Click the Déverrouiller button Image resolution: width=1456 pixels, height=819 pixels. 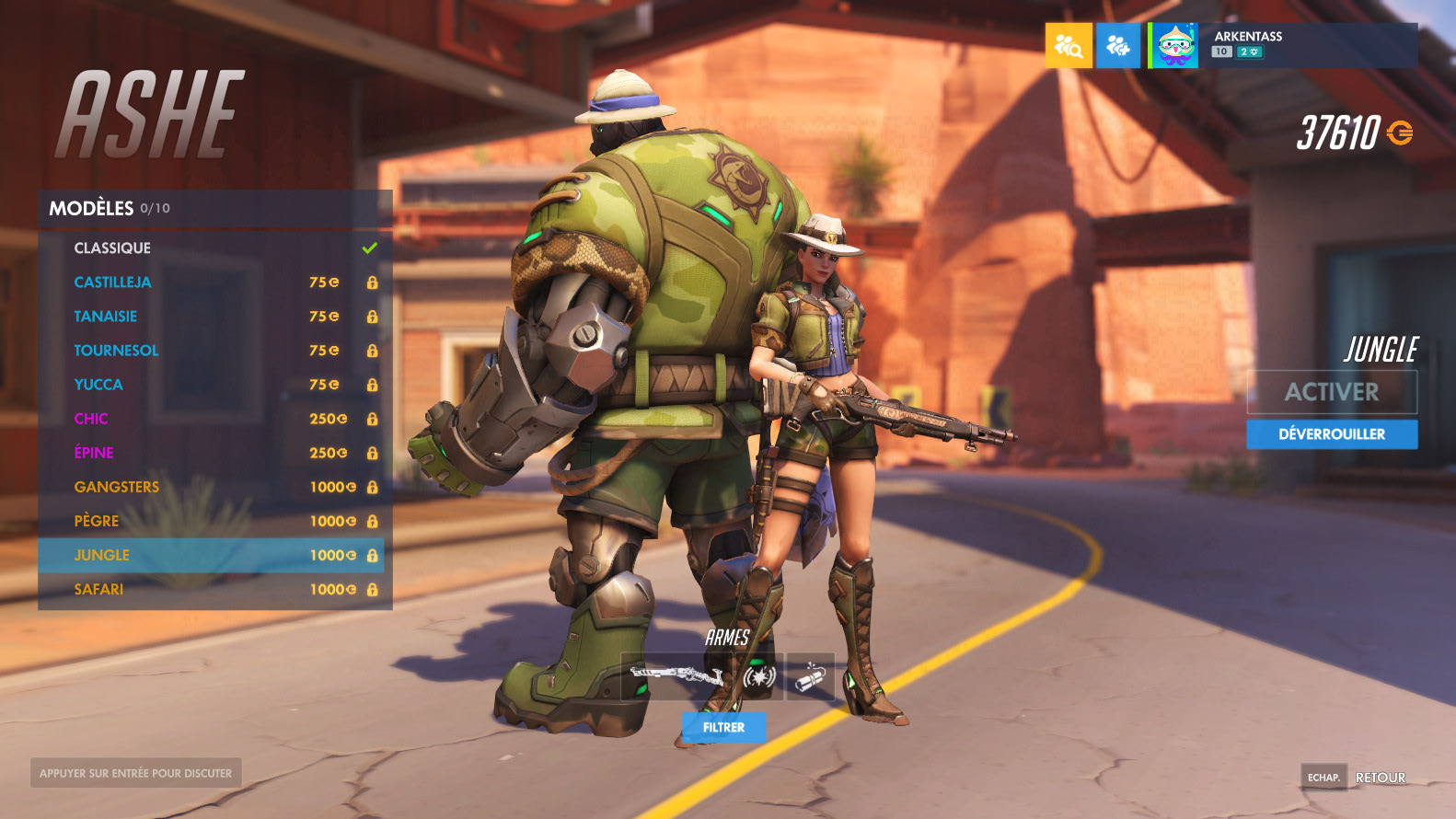pos(1331,434)
